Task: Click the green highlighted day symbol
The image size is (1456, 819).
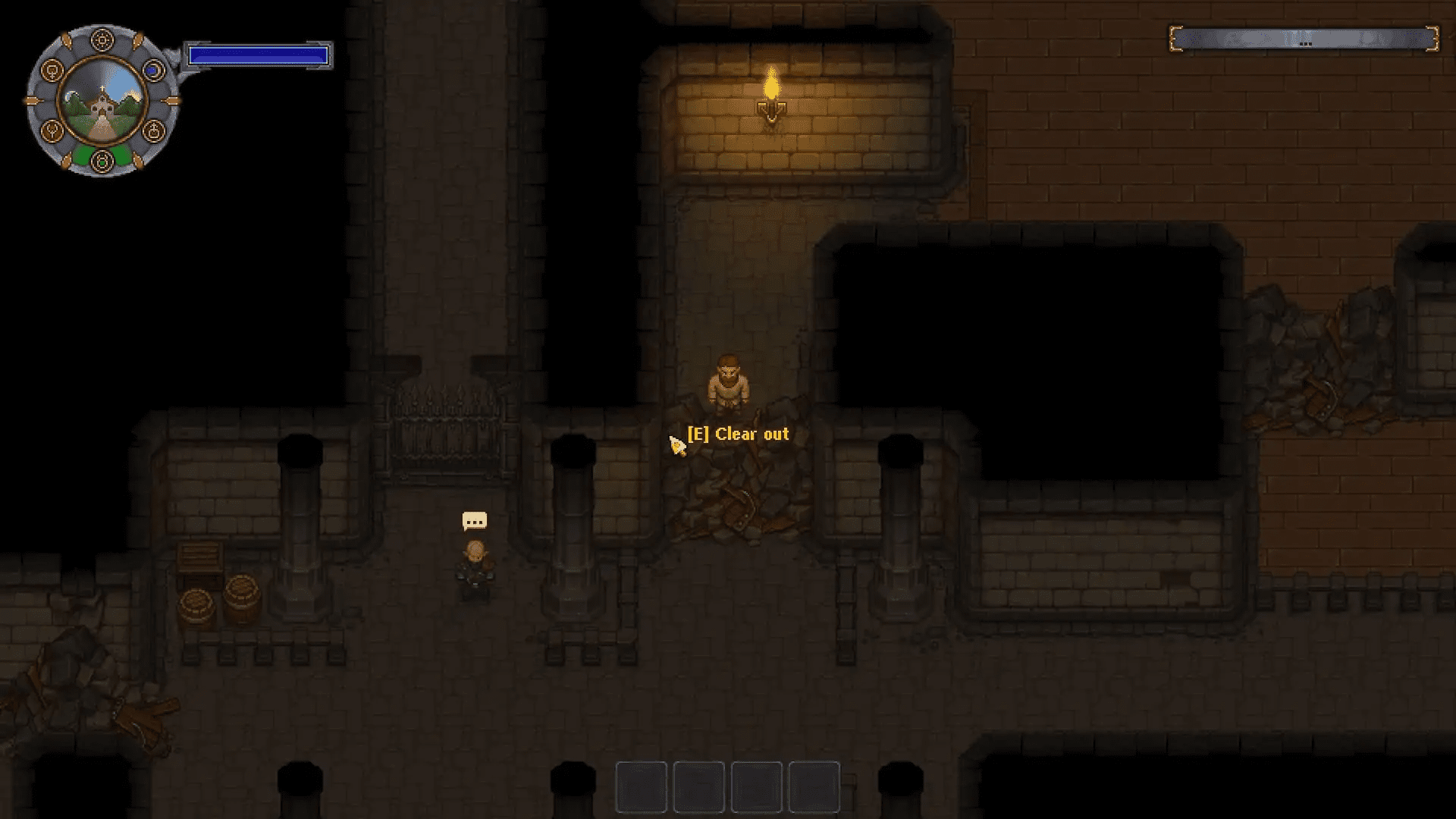Action: (102, 161)
